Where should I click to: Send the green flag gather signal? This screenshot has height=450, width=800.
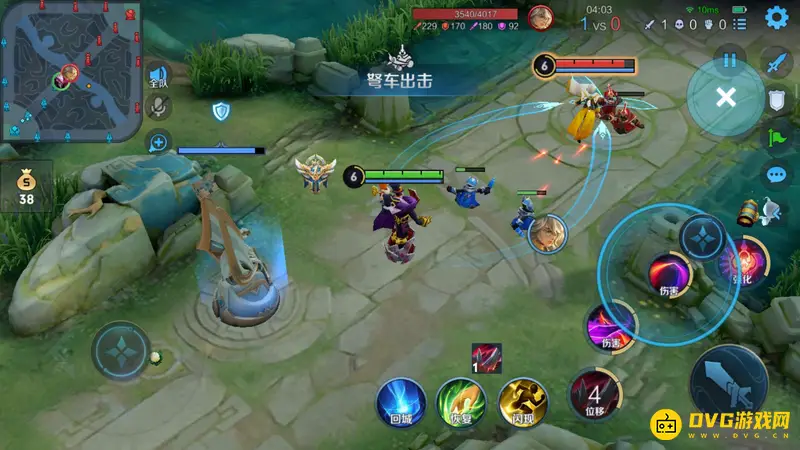pos(777,138)
